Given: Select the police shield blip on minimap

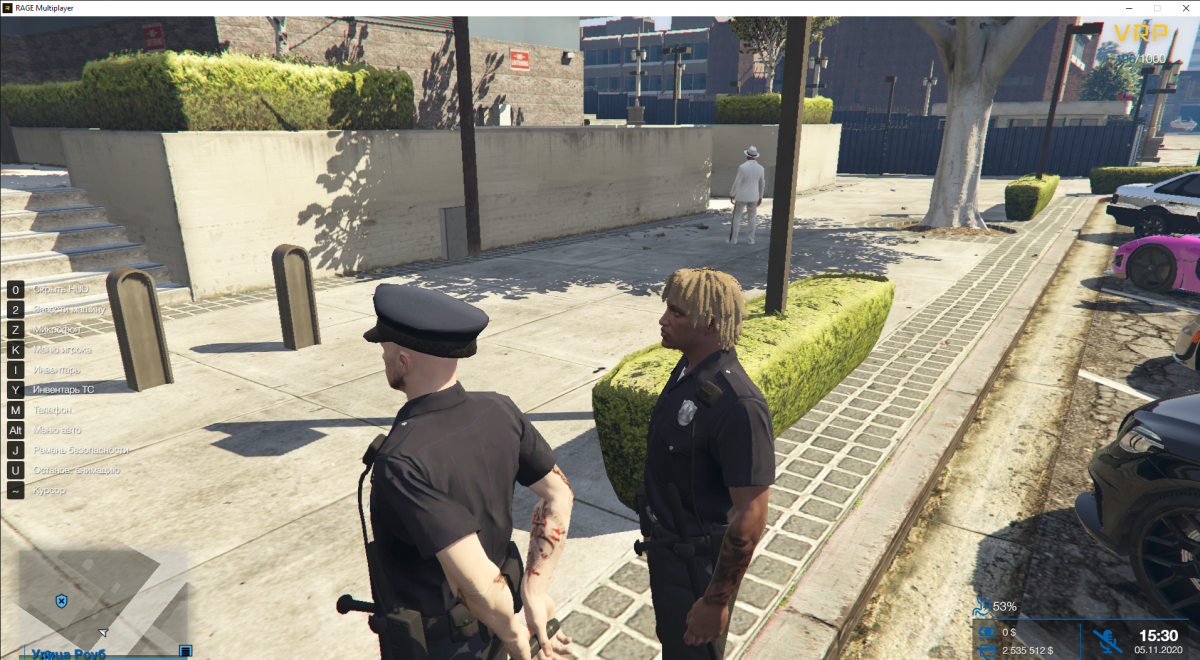Looking at the screenshot, I should coord(62,601).
